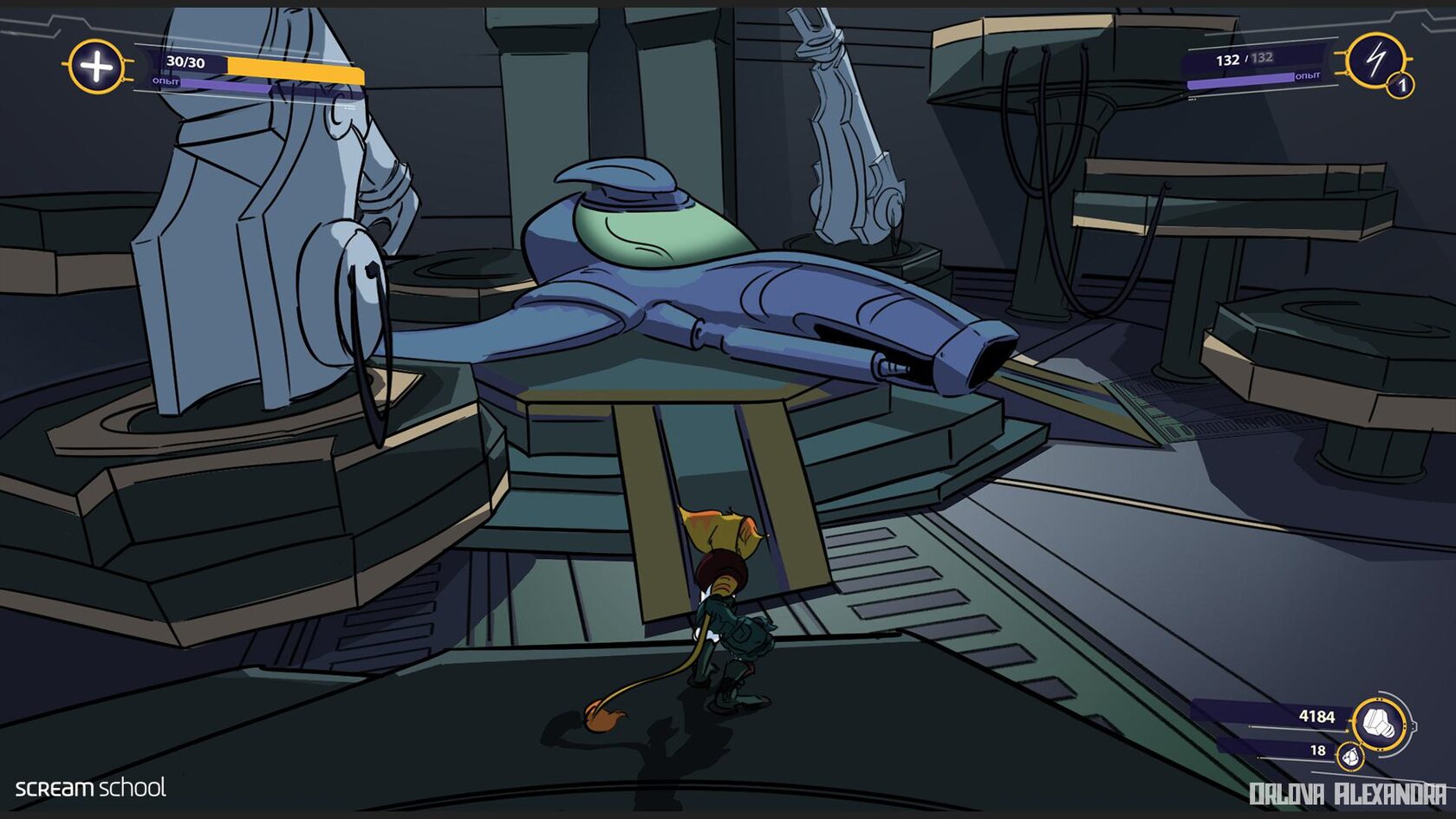This screenshot has width=1456, height=819.
Task: Select the lightning bolt weapon icon
Action: coord(1375,60)
